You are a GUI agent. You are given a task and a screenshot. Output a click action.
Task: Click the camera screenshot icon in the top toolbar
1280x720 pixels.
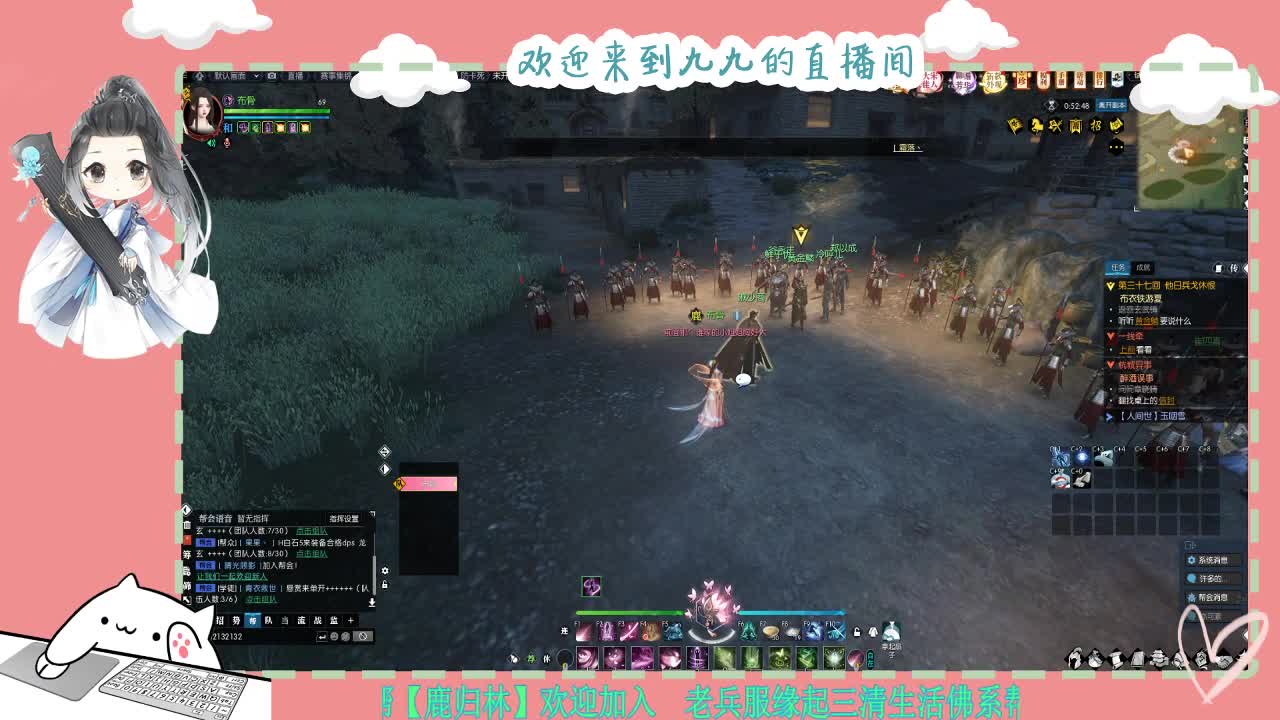click(x=272, y=77)
